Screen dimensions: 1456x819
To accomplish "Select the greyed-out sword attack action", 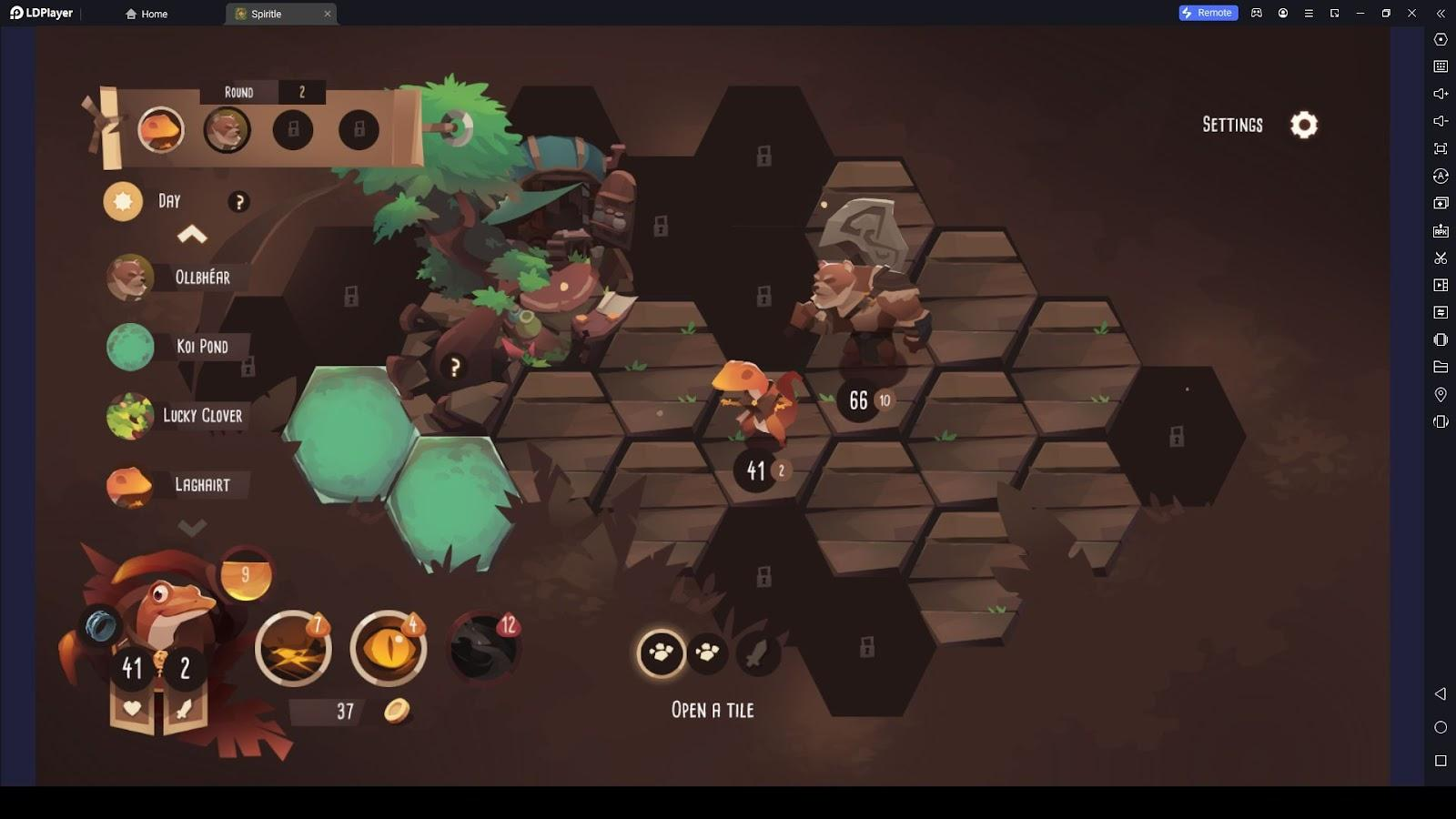I will click(757, 652).
